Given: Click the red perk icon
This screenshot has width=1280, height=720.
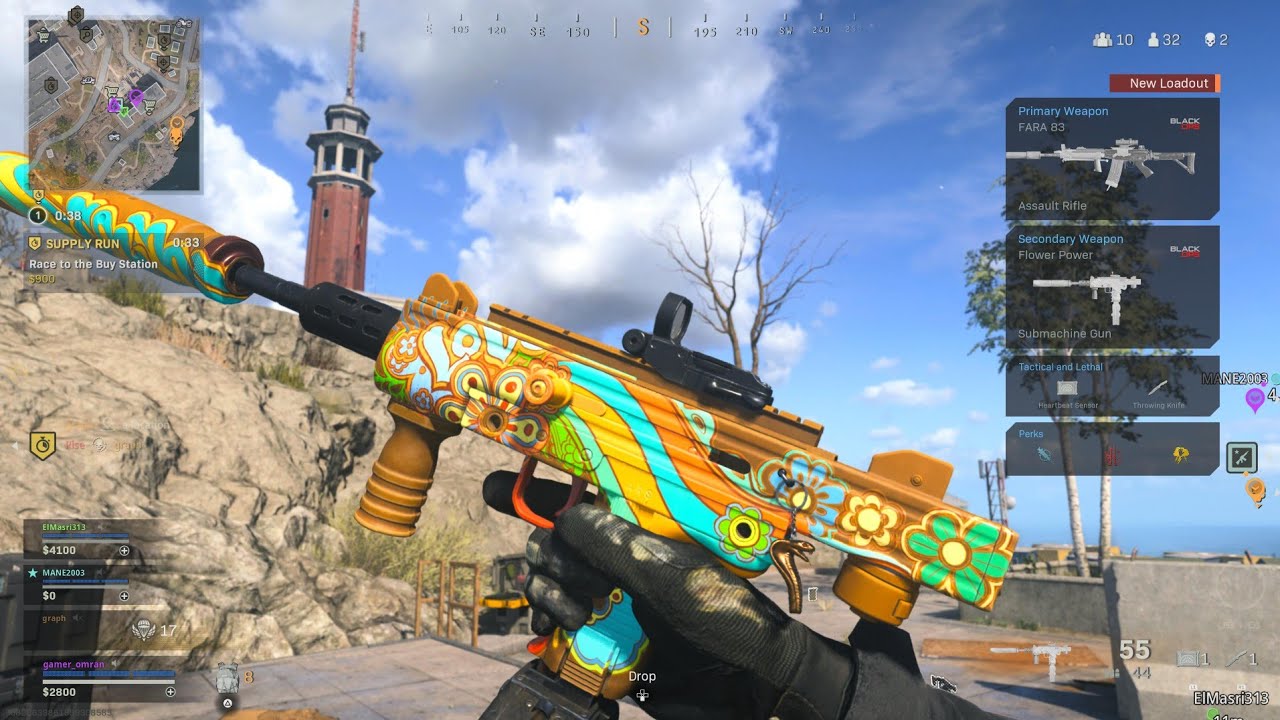Looking at the screenshot, I should (x=1112, y=455).
